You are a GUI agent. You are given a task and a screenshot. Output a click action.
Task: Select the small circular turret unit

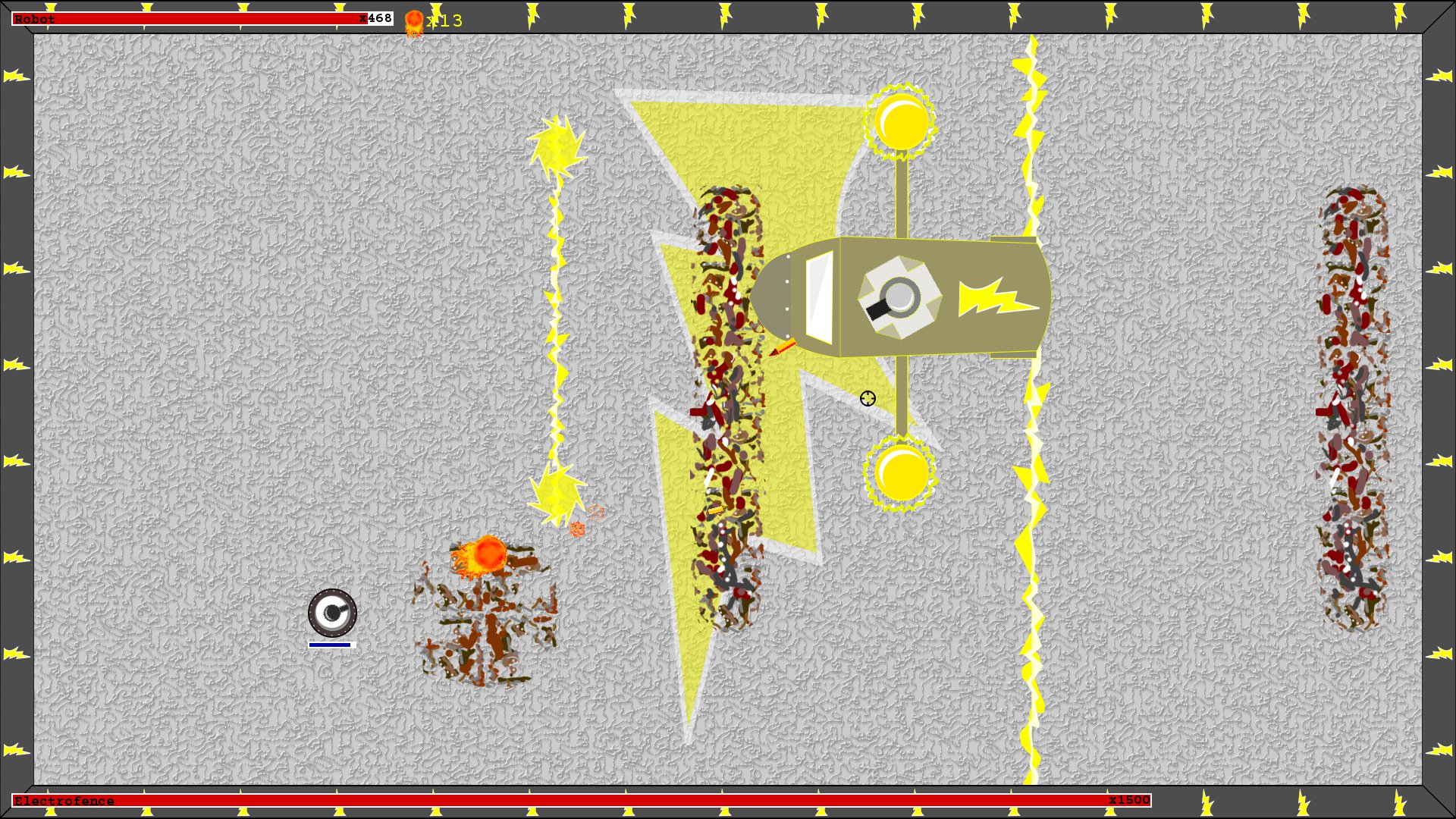(332, 613)
